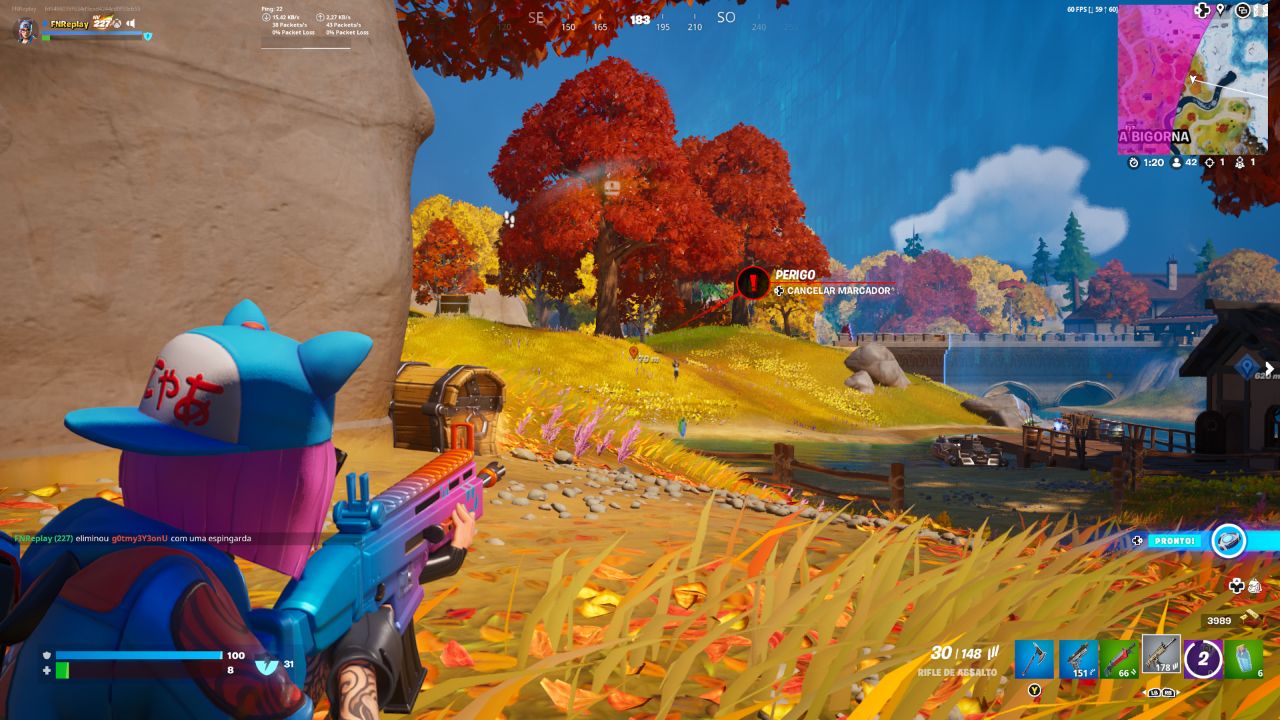Click the red Perigo danger marker
Screen dimensions: 1280x720
pyautogui.click(x=753, y=282)
